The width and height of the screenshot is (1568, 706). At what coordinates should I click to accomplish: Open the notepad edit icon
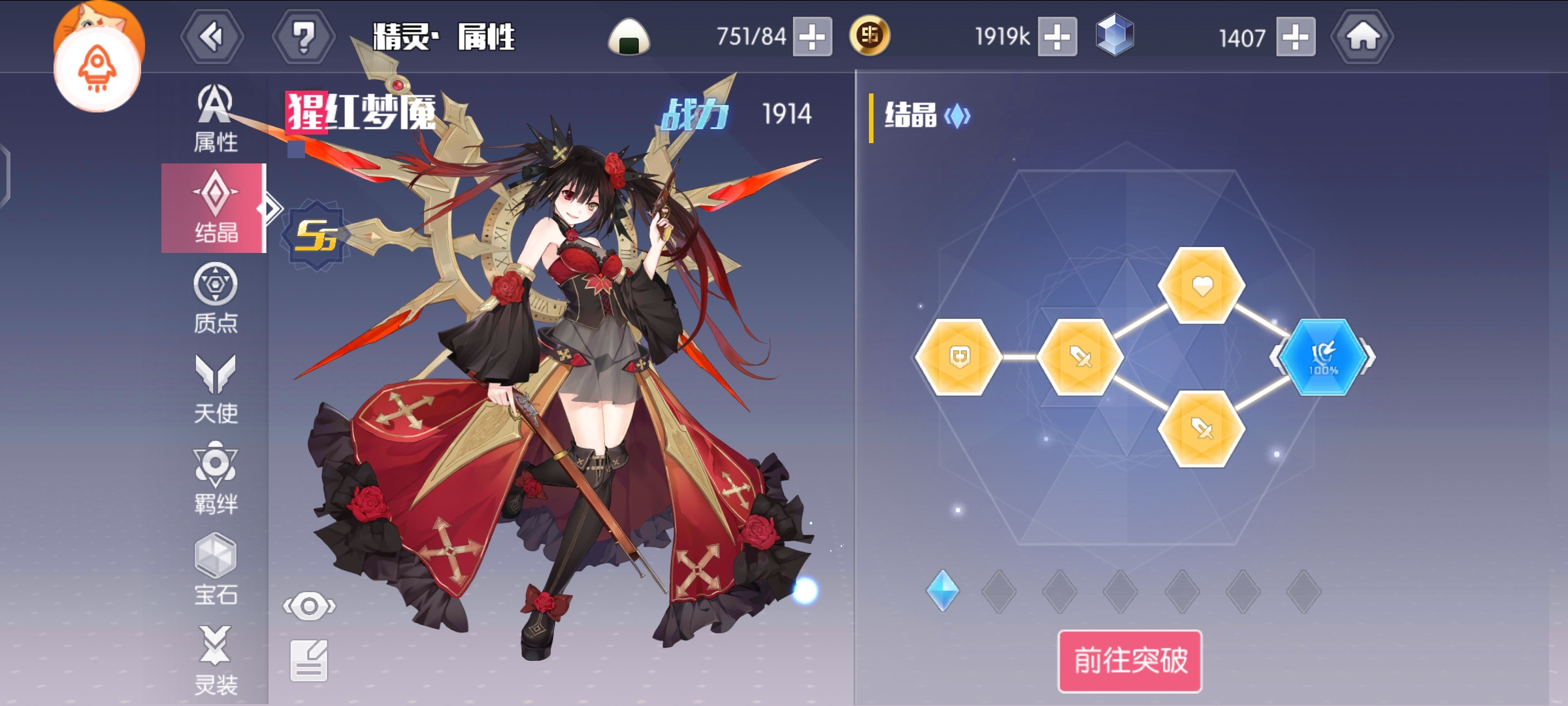click(x=309, y=660)
